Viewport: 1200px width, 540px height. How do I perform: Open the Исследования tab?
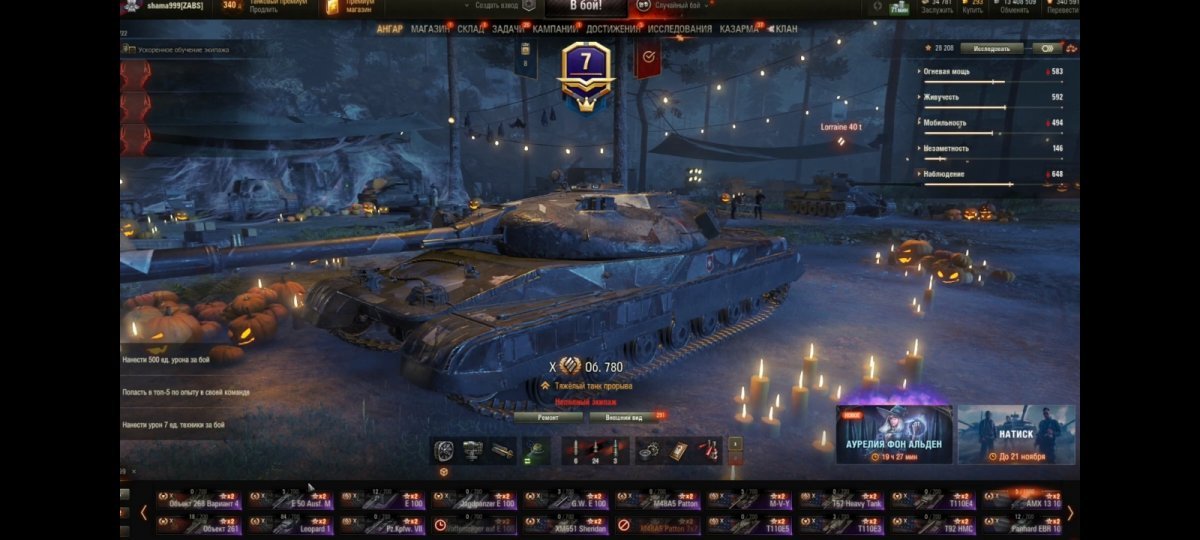point(680,29)
